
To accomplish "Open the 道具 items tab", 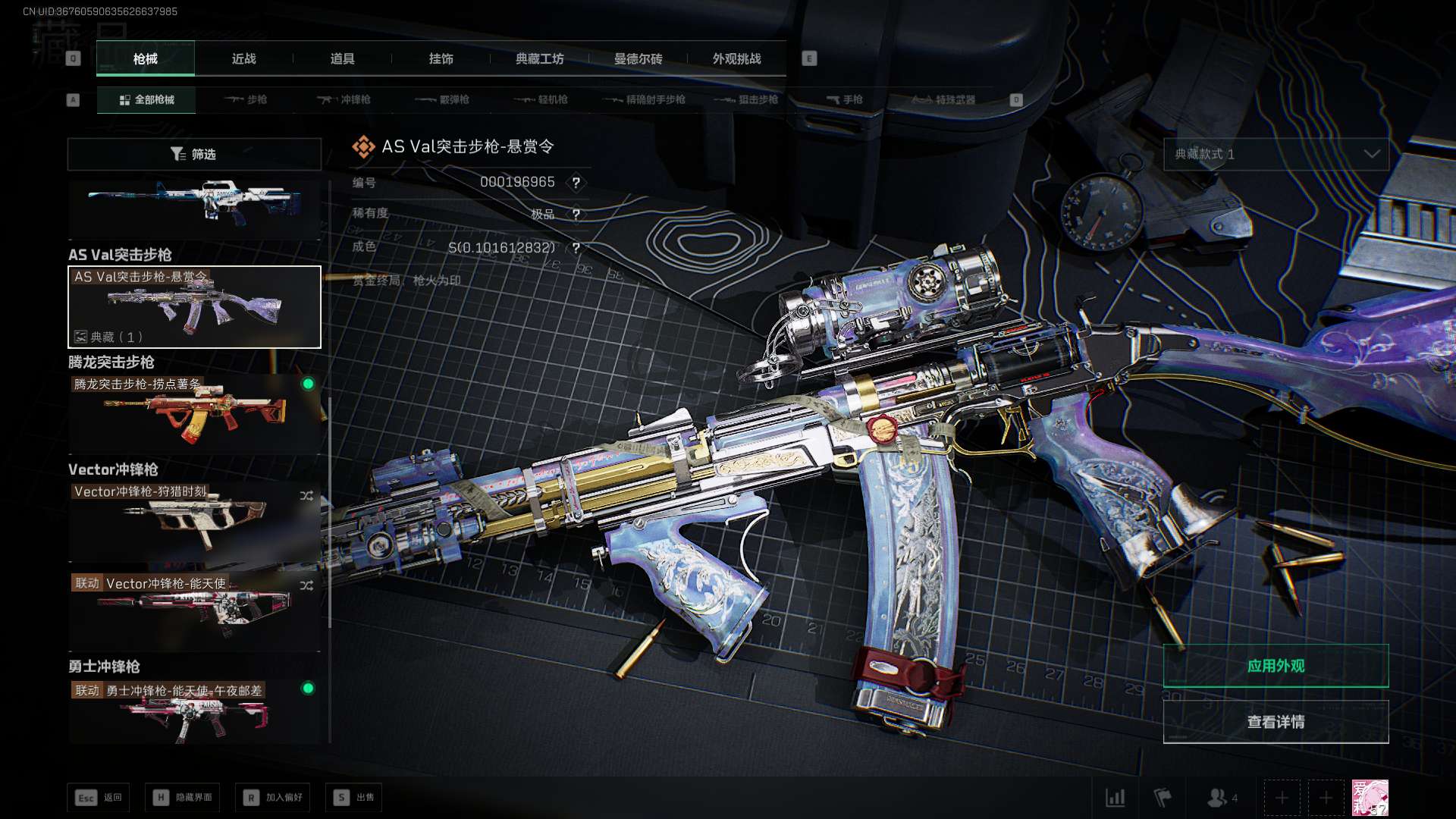I will point(342,58).
